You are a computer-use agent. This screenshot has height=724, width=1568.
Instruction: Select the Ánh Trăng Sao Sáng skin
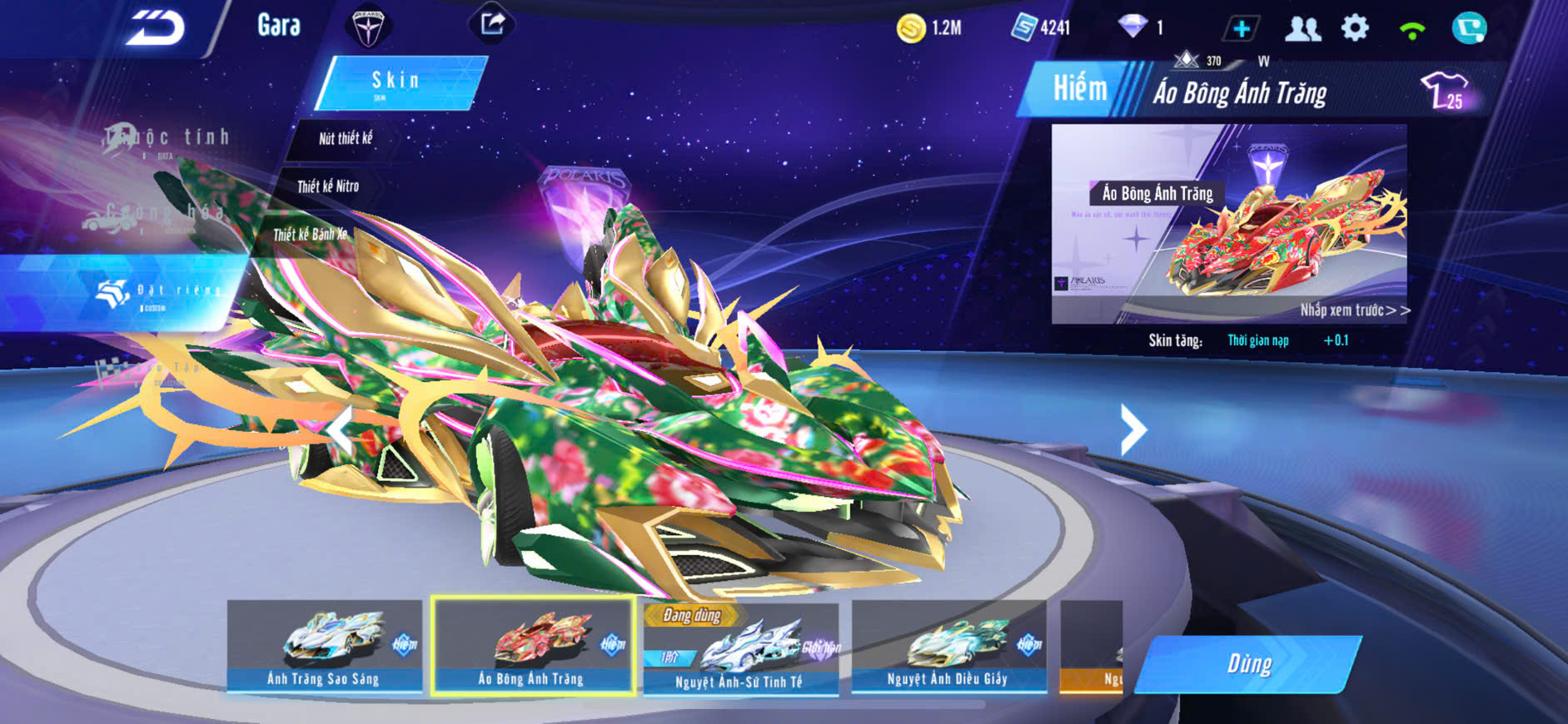[324, 646]
